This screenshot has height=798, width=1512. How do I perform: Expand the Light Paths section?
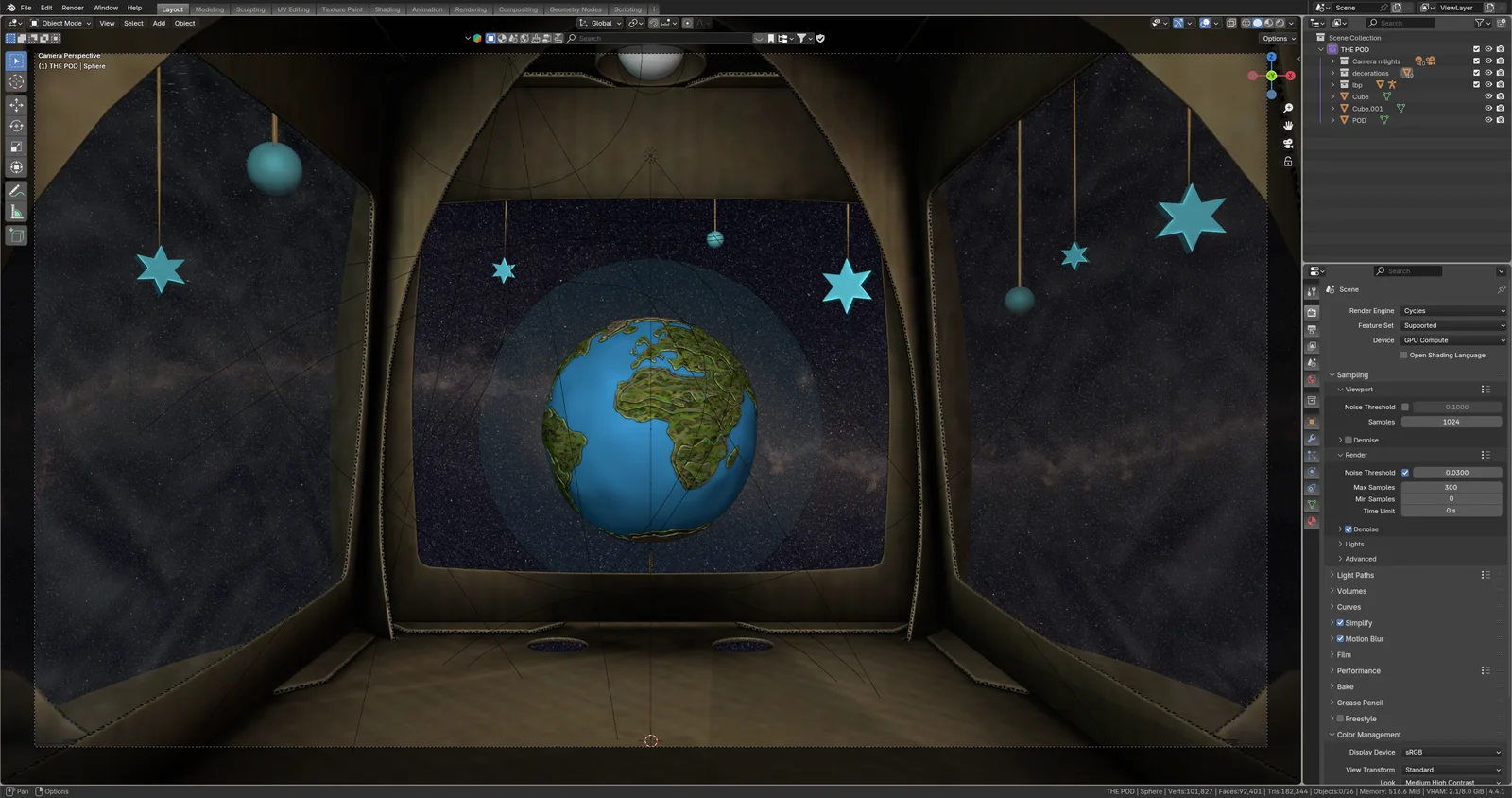pos(1356,574)
